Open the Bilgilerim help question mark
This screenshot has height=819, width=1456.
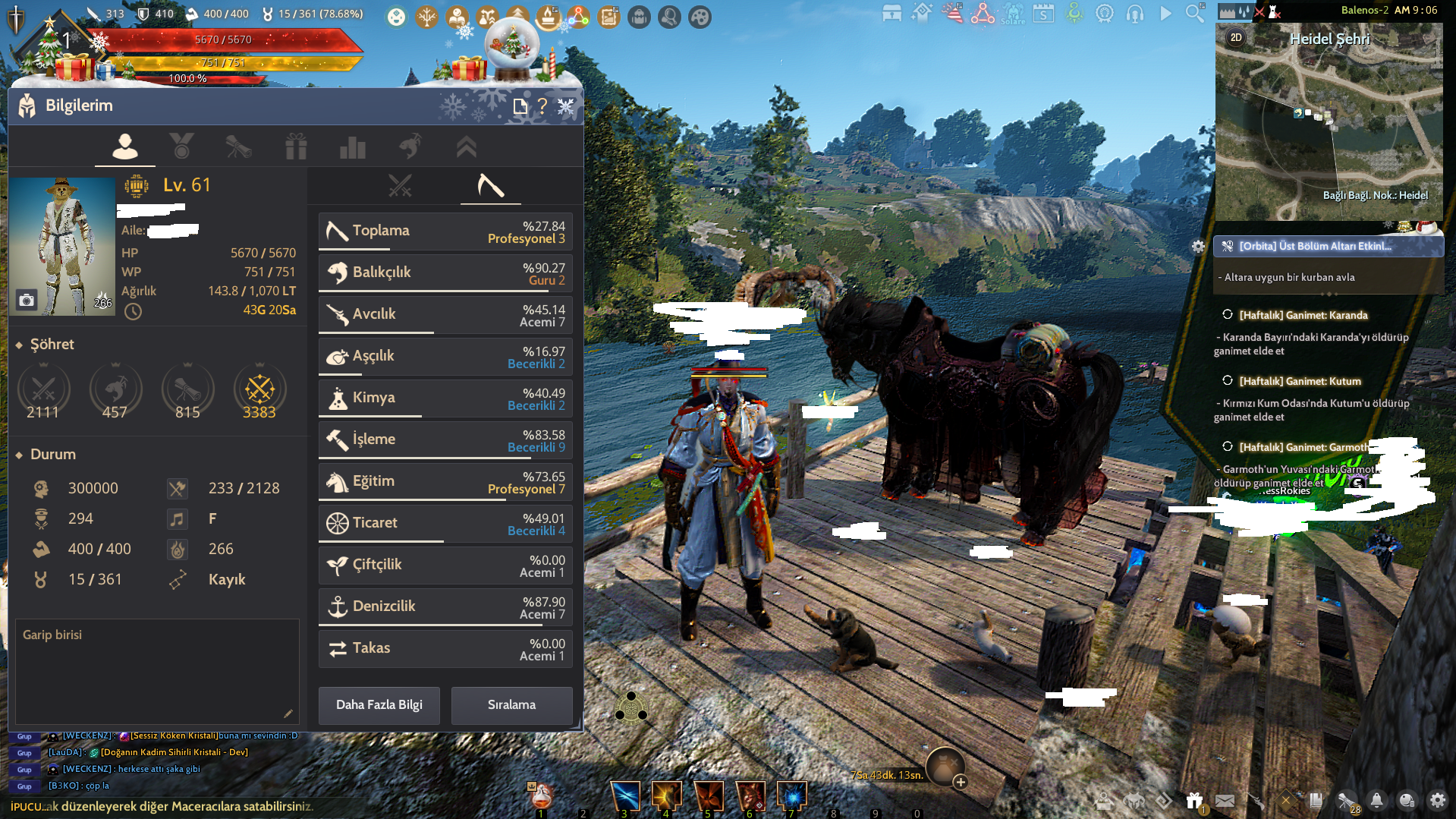point(542,106)
